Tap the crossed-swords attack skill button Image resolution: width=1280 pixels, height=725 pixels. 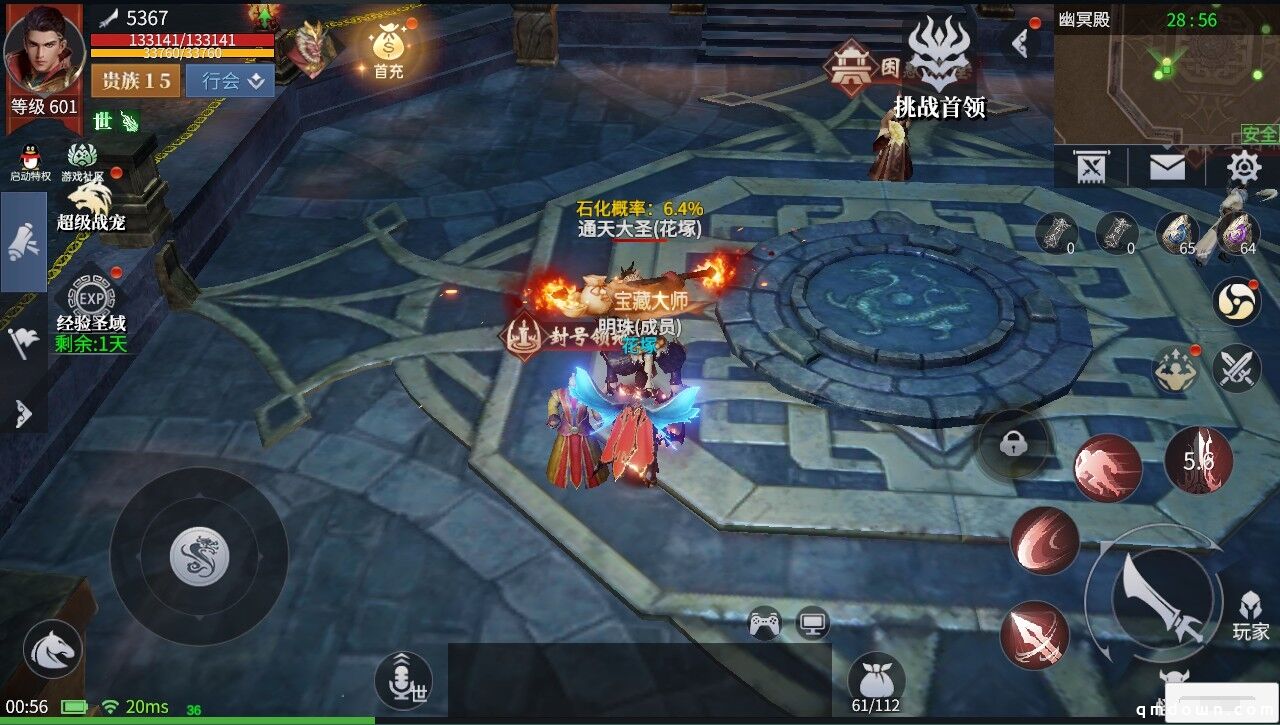pyautogui.click(x=1240, y=365)
